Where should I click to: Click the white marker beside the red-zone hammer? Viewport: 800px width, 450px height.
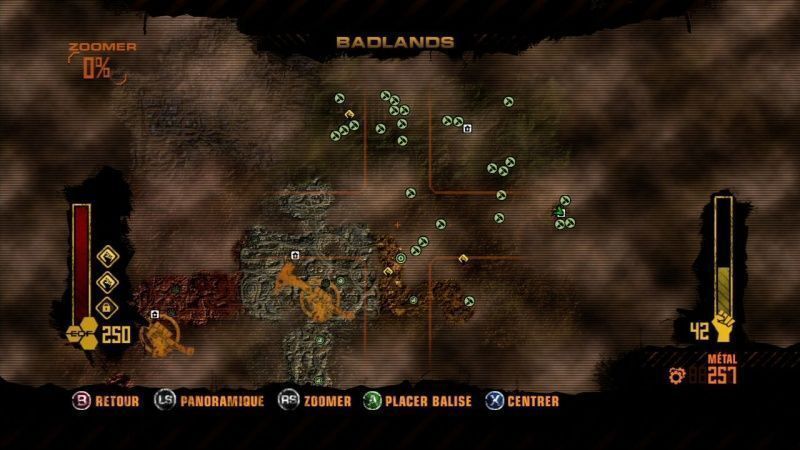pyautogui.click(x=155, y=314)
